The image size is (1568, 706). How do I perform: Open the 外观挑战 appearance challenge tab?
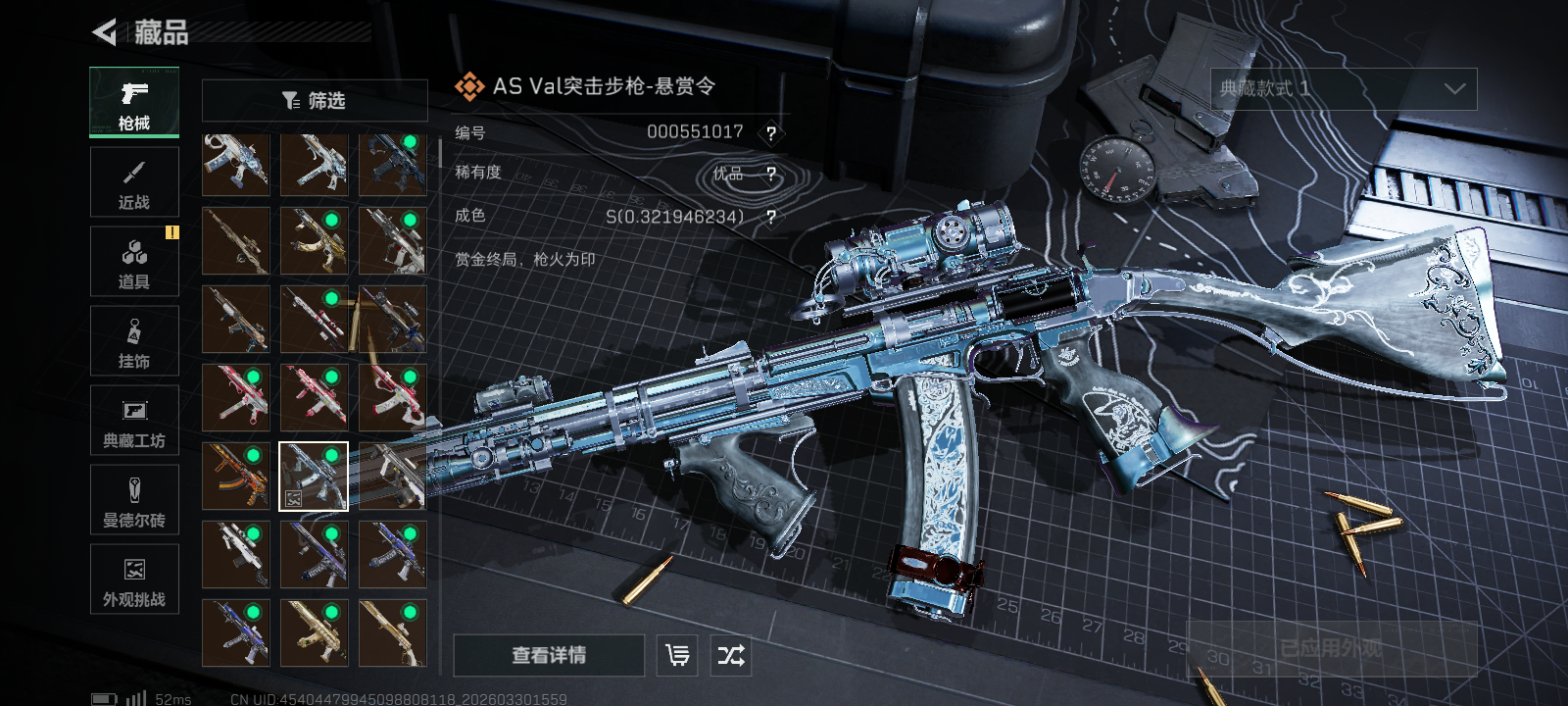[x=134, y=580]
